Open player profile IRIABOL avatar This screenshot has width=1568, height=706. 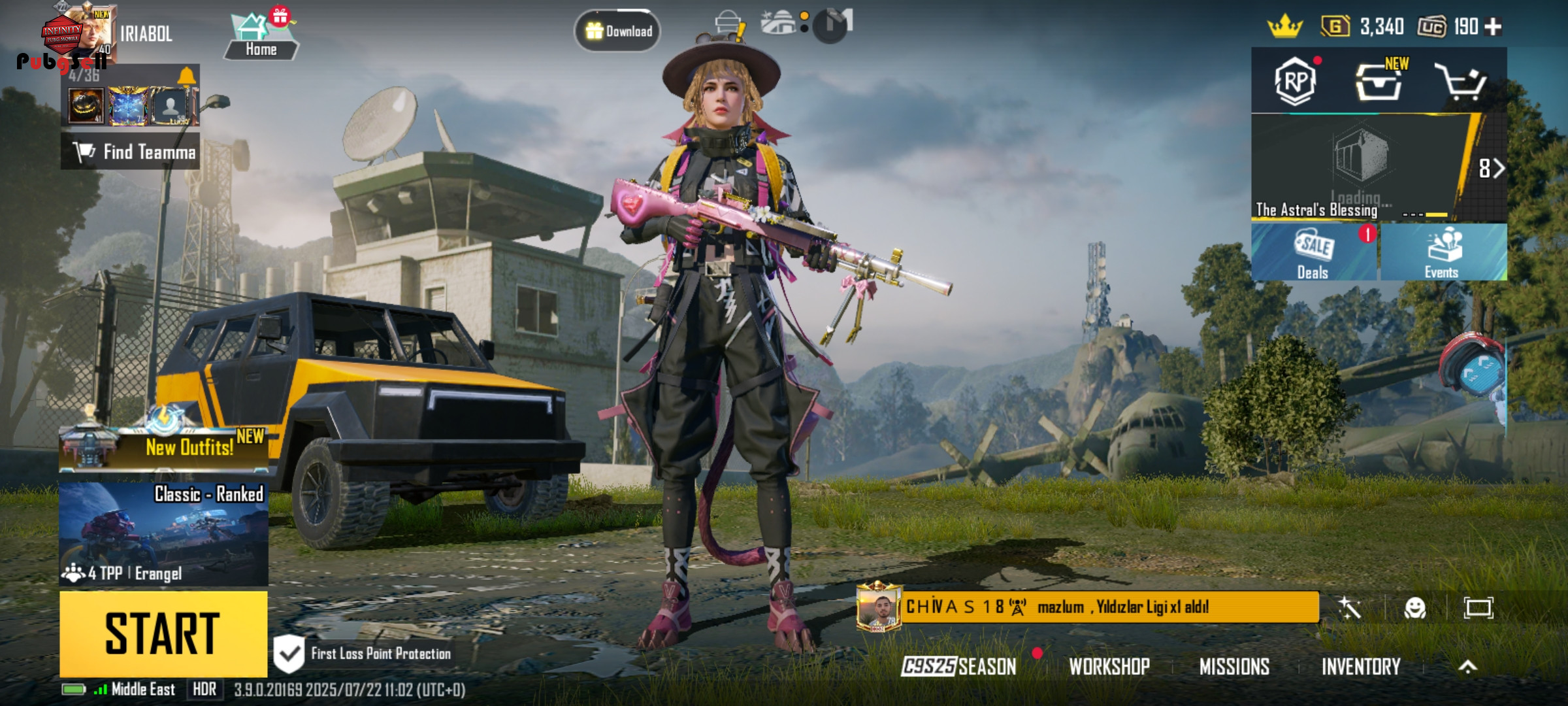[85, 34]
